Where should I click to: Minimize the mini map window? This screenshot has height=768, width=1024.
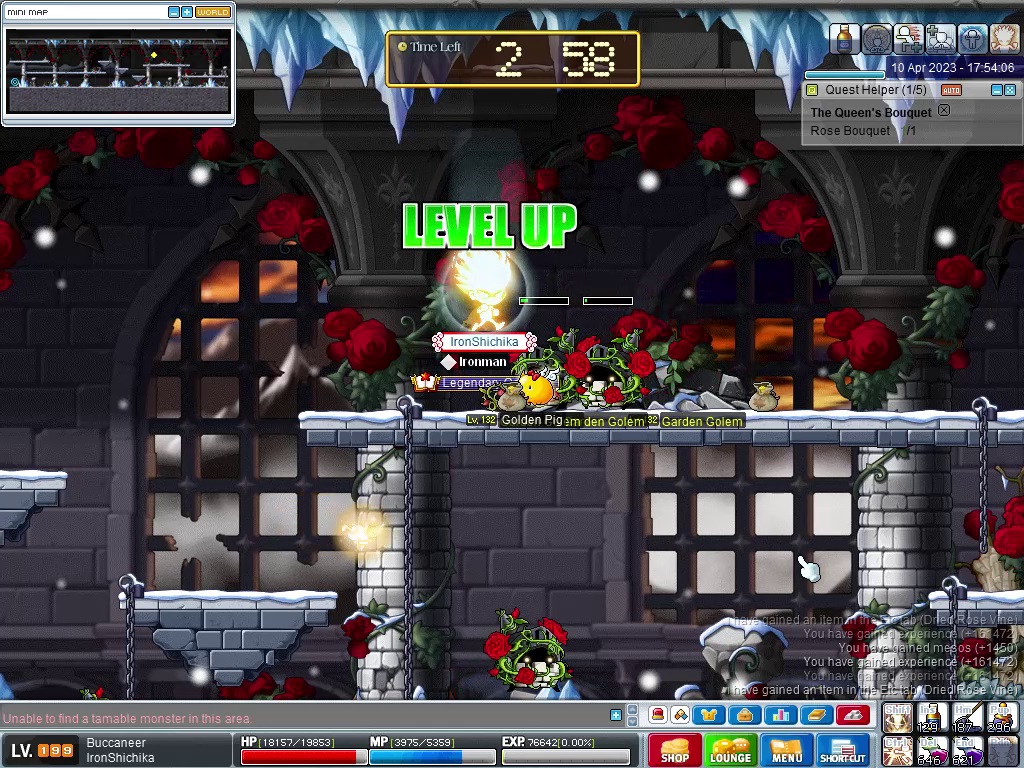click(174, 12)
